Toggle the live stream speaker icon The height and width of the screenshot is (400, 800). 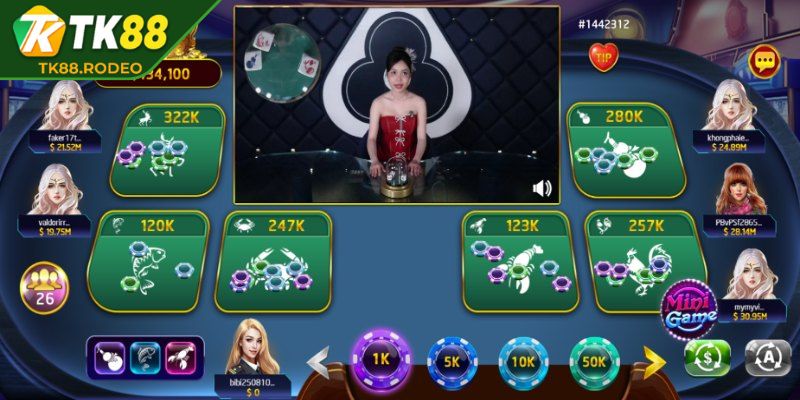coord(542,188)
